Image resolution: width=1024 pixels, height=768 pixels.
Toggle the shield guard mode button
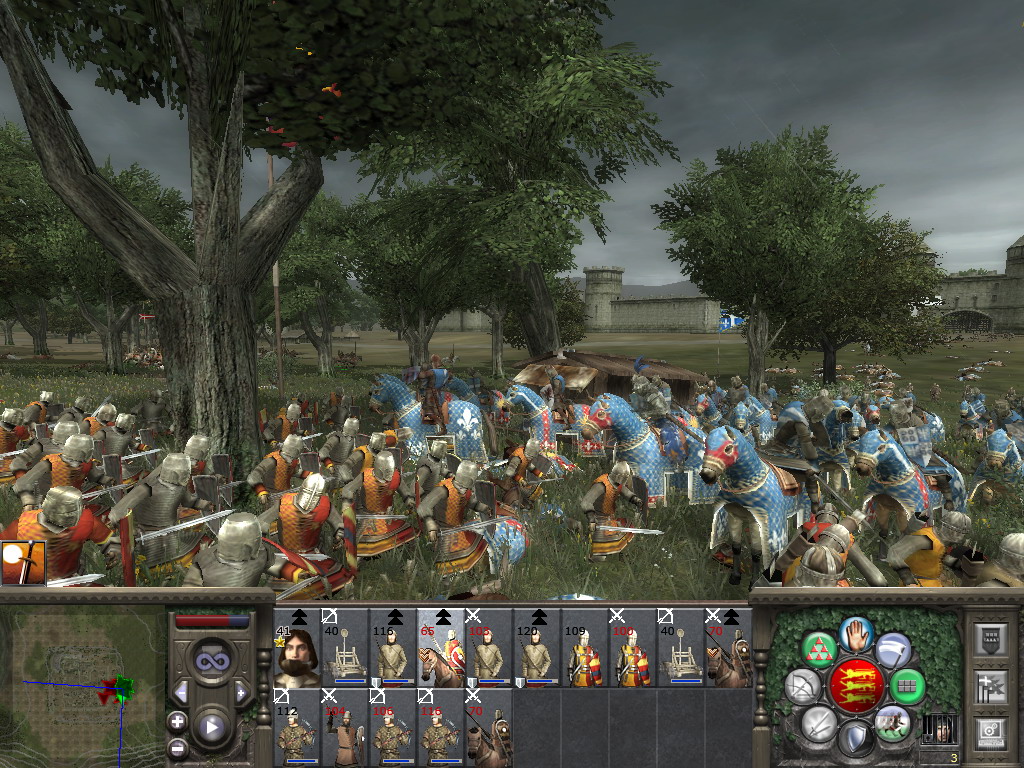point(856,740)
